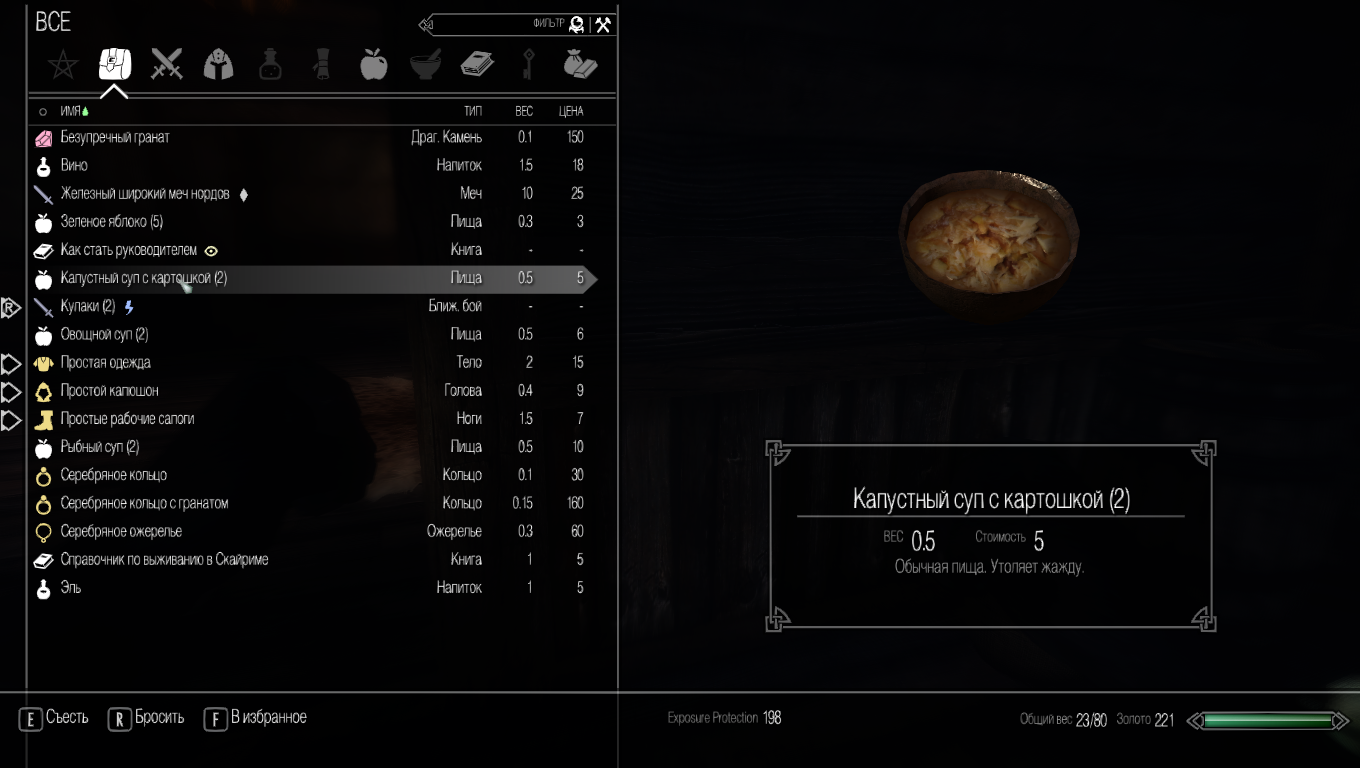Open the books category icon
Screen dimensions: 1360x768
(x=478, y=62)
